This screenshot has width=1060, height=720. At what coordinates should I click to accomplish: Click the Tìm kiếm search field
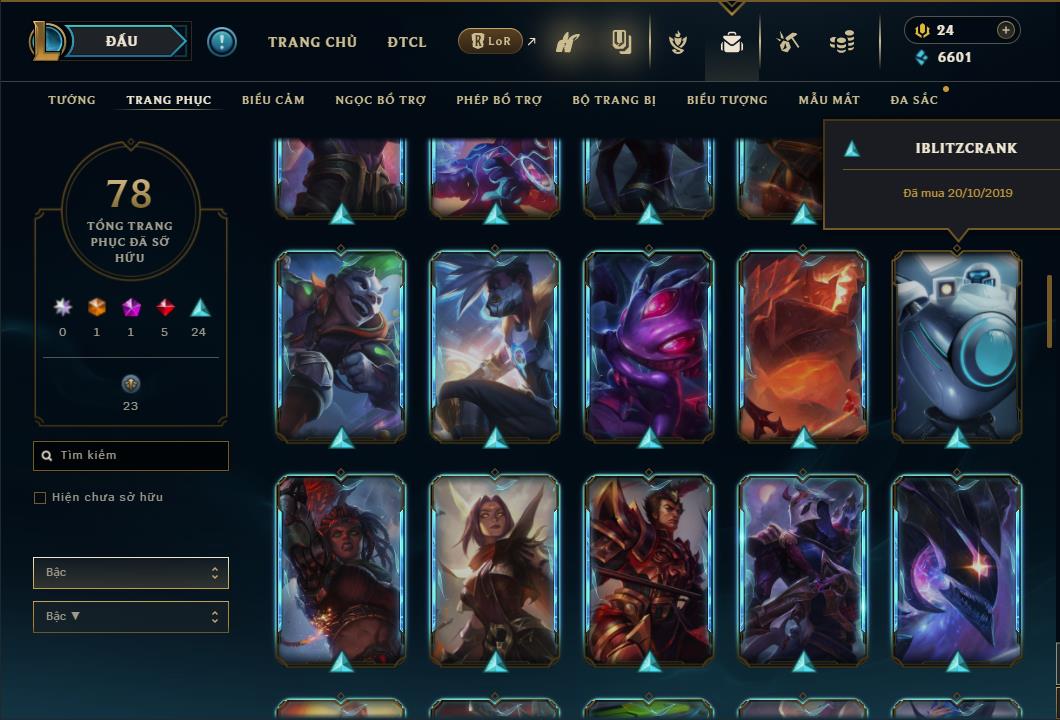pyautogui.click(x=131, y=456)
